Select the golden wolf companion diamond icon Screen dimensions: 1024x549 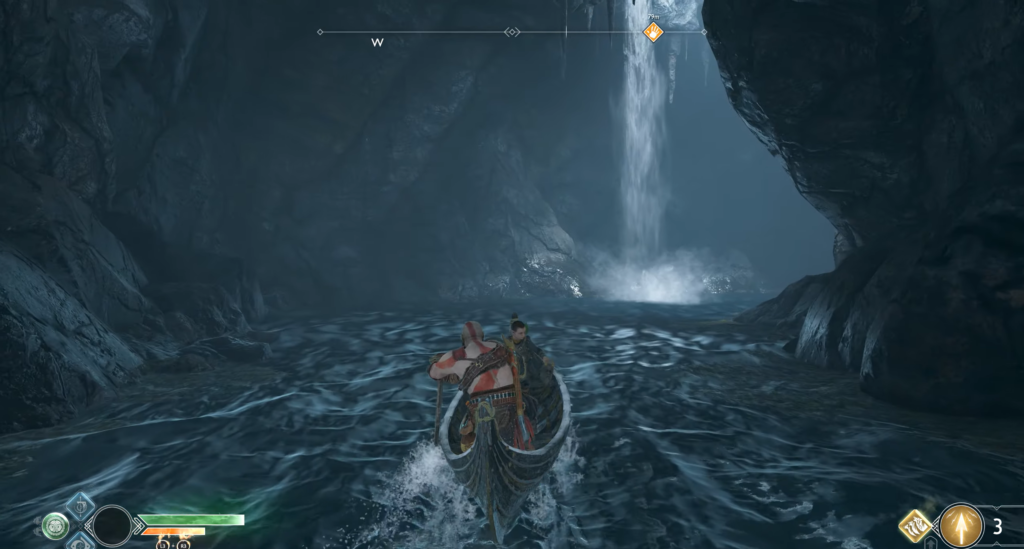pyautogui.click(x=916, y=524)
